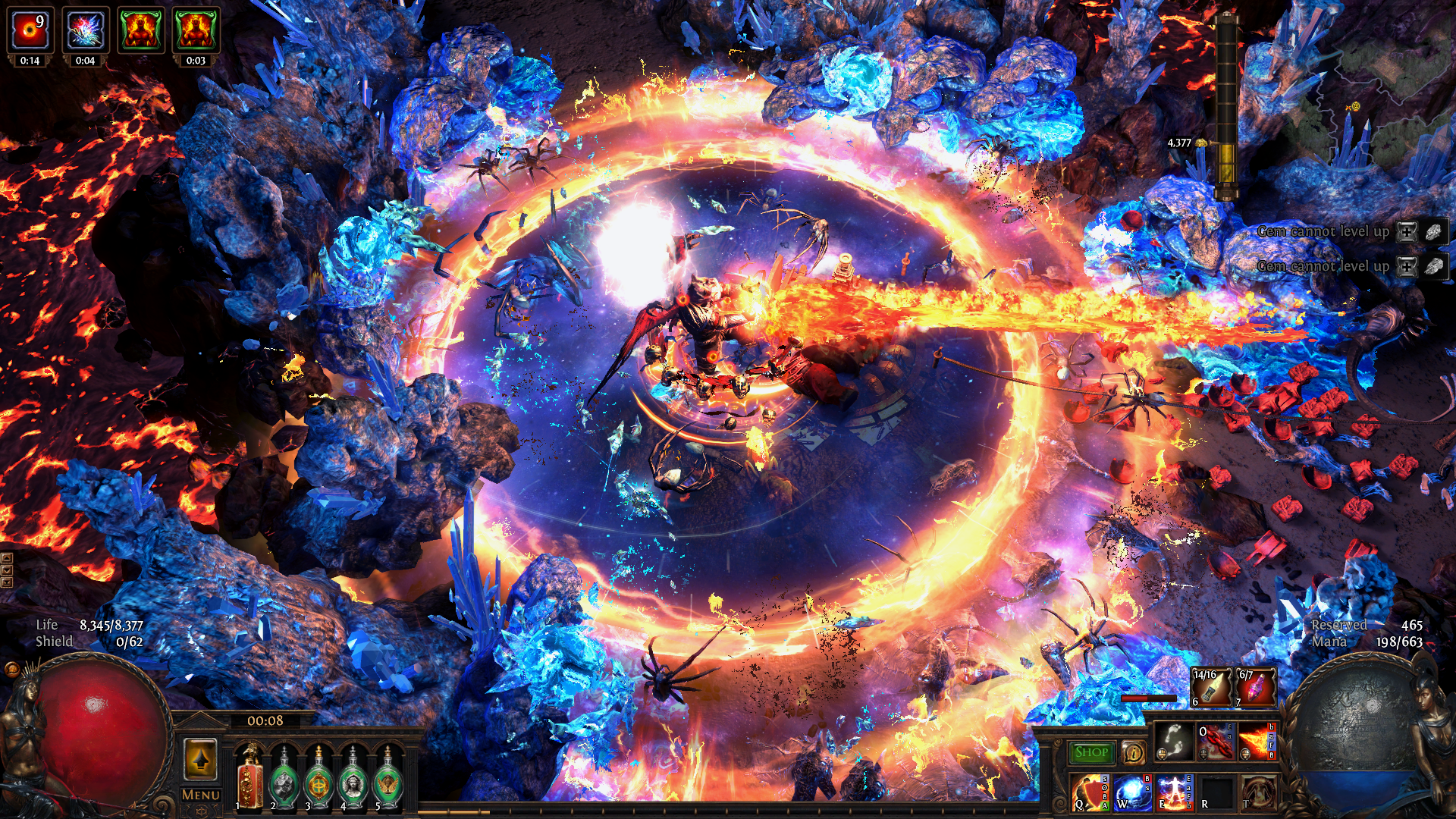The width and height of the screenshot is (1456, 819).
Task: Click gem icon in second Gem cannot level up notice
Action: 1433,267
